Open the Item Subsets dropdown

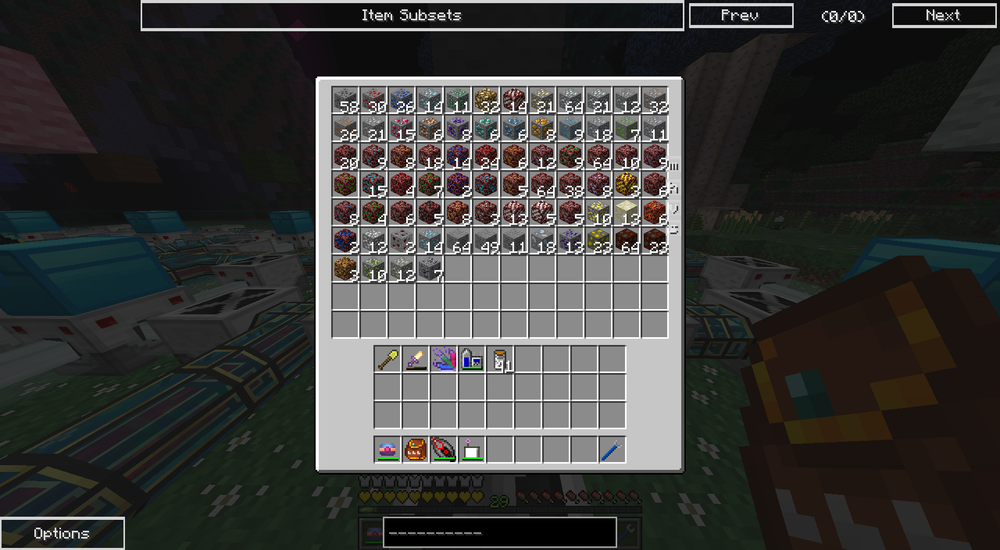tap(412, 15)
